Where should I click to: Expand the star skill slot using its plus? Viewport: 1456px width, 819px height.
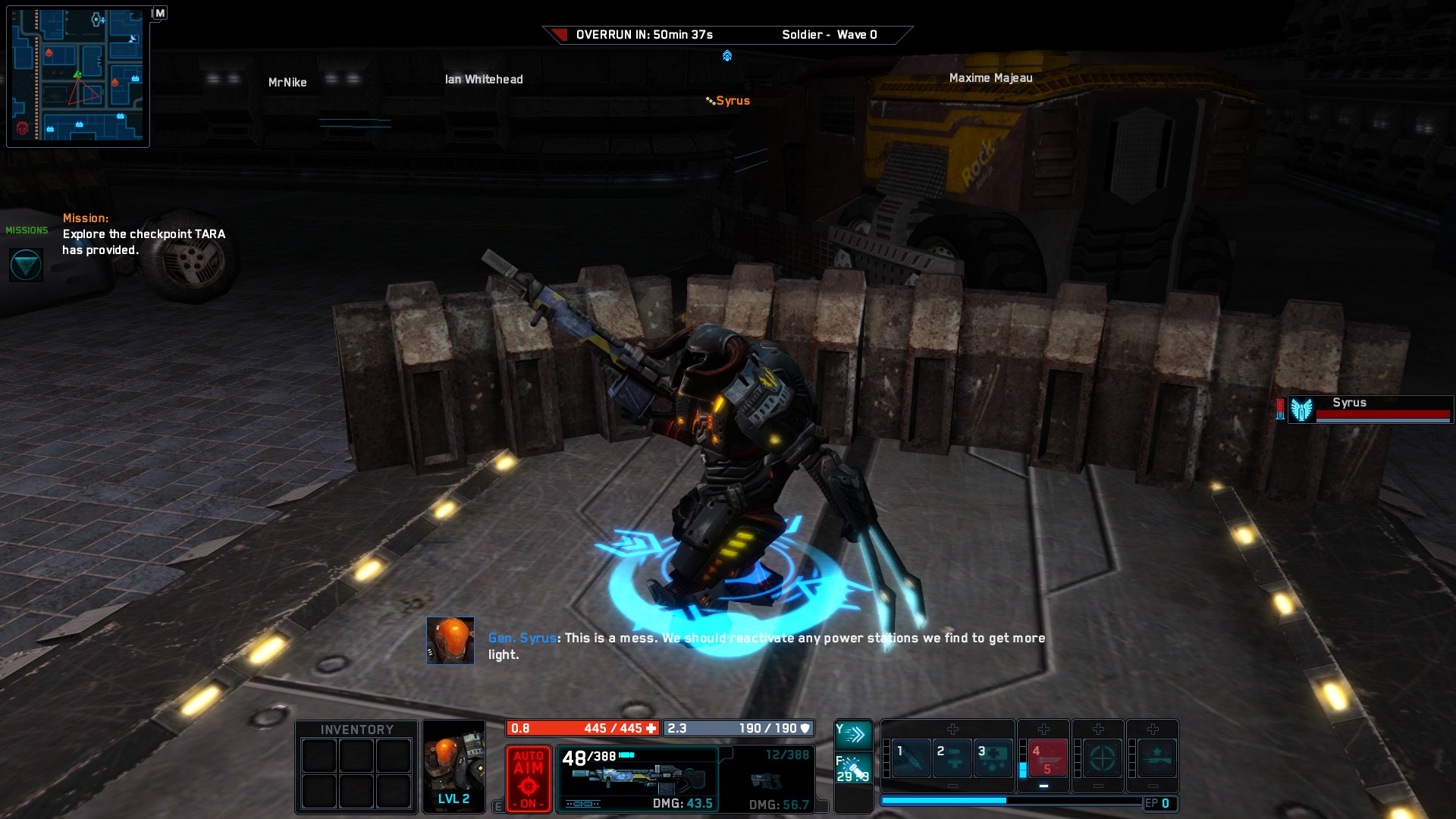1153,729
